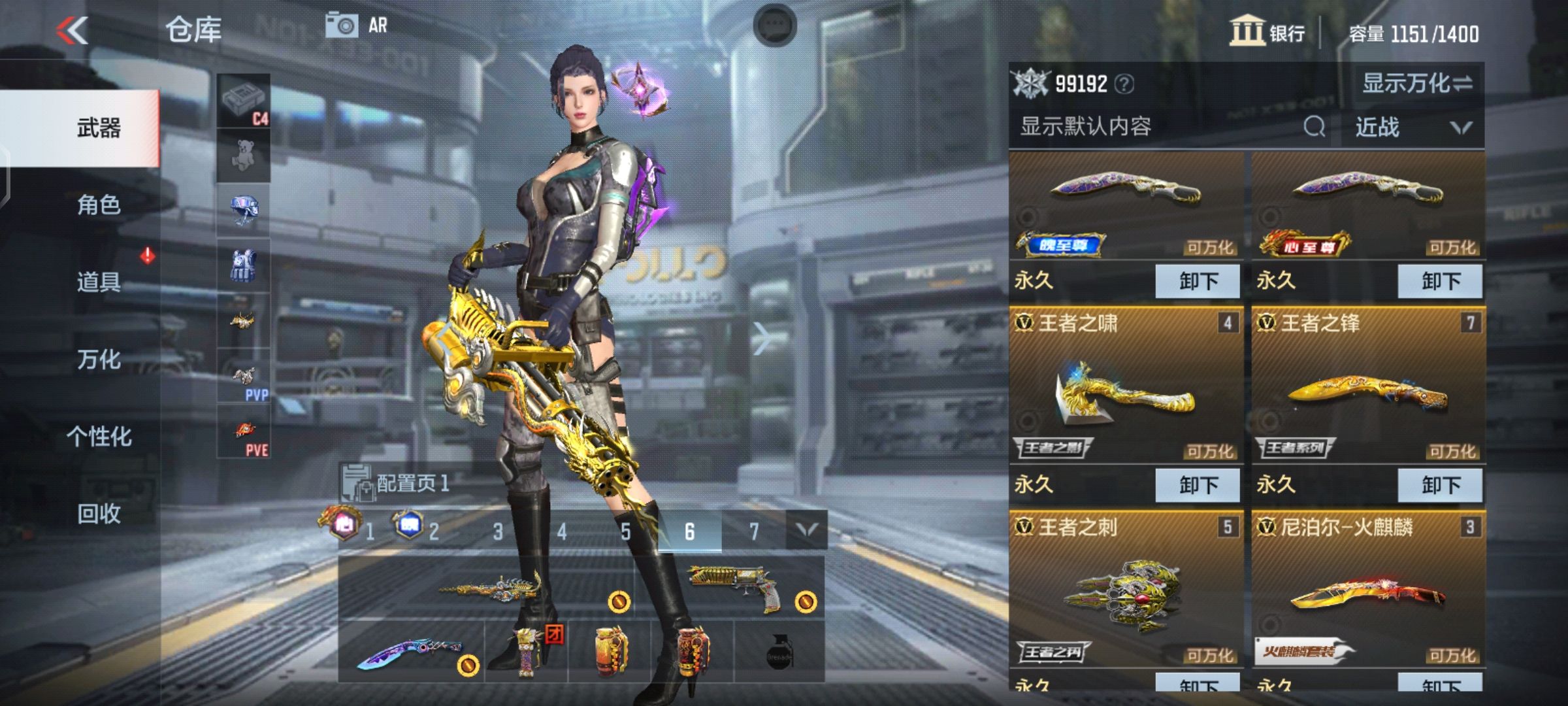Unequip 王者之锋 with its 卸下 button
The image size is (1568, 706).
pyautogui.click(x=1440, y=484)
